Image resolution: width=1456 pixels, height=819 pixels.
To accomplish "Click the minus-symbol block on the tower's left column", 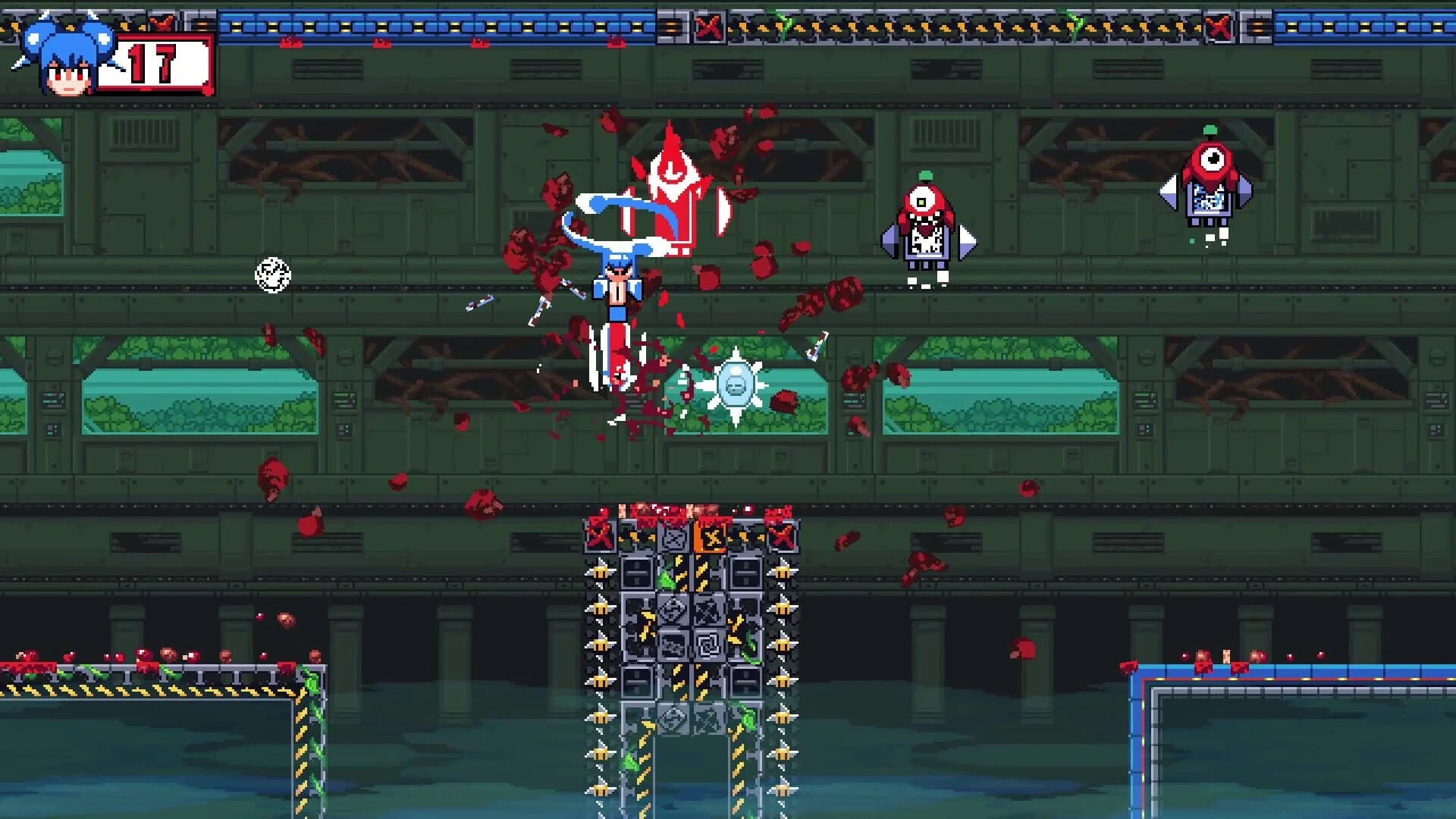I will (636, 572).
